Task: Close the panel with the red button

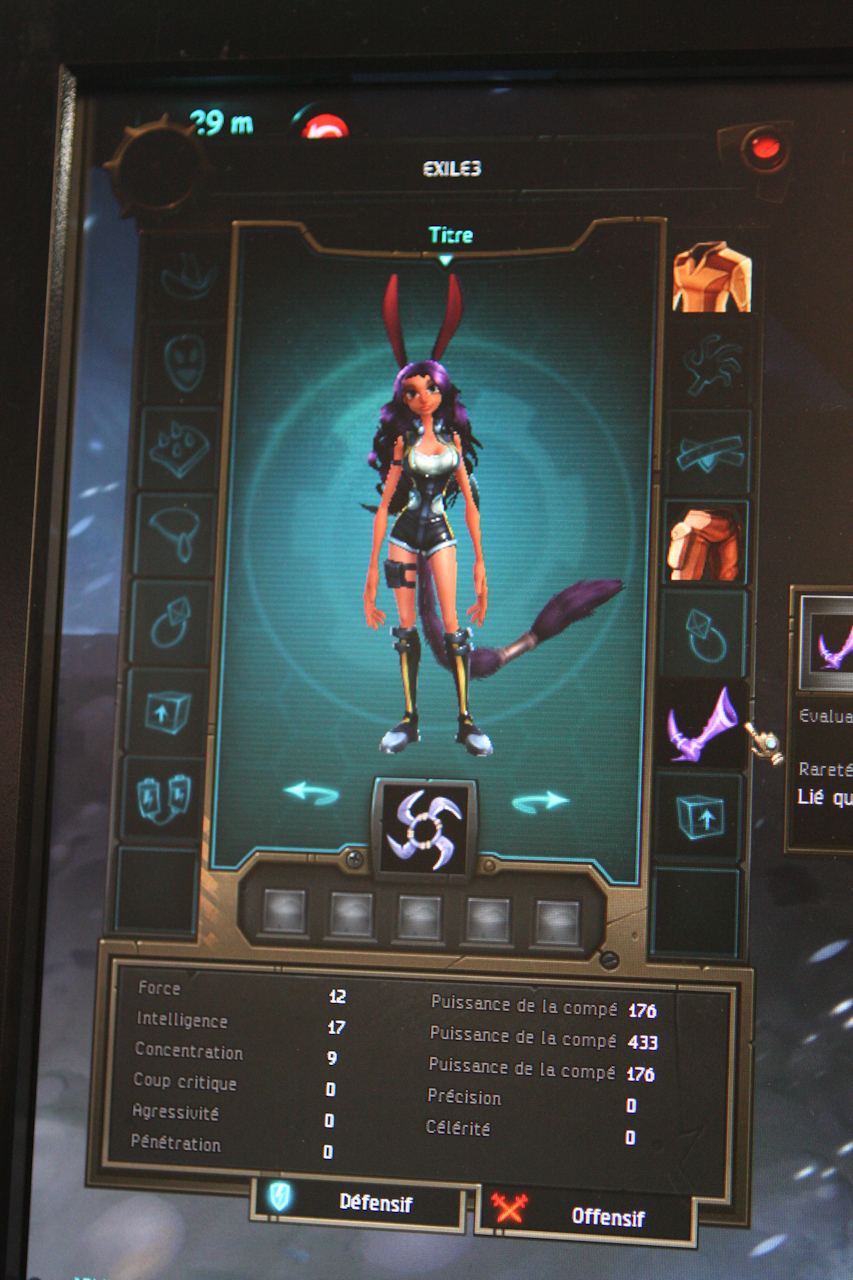Action: pyautogui.click(x=765, y=150)
